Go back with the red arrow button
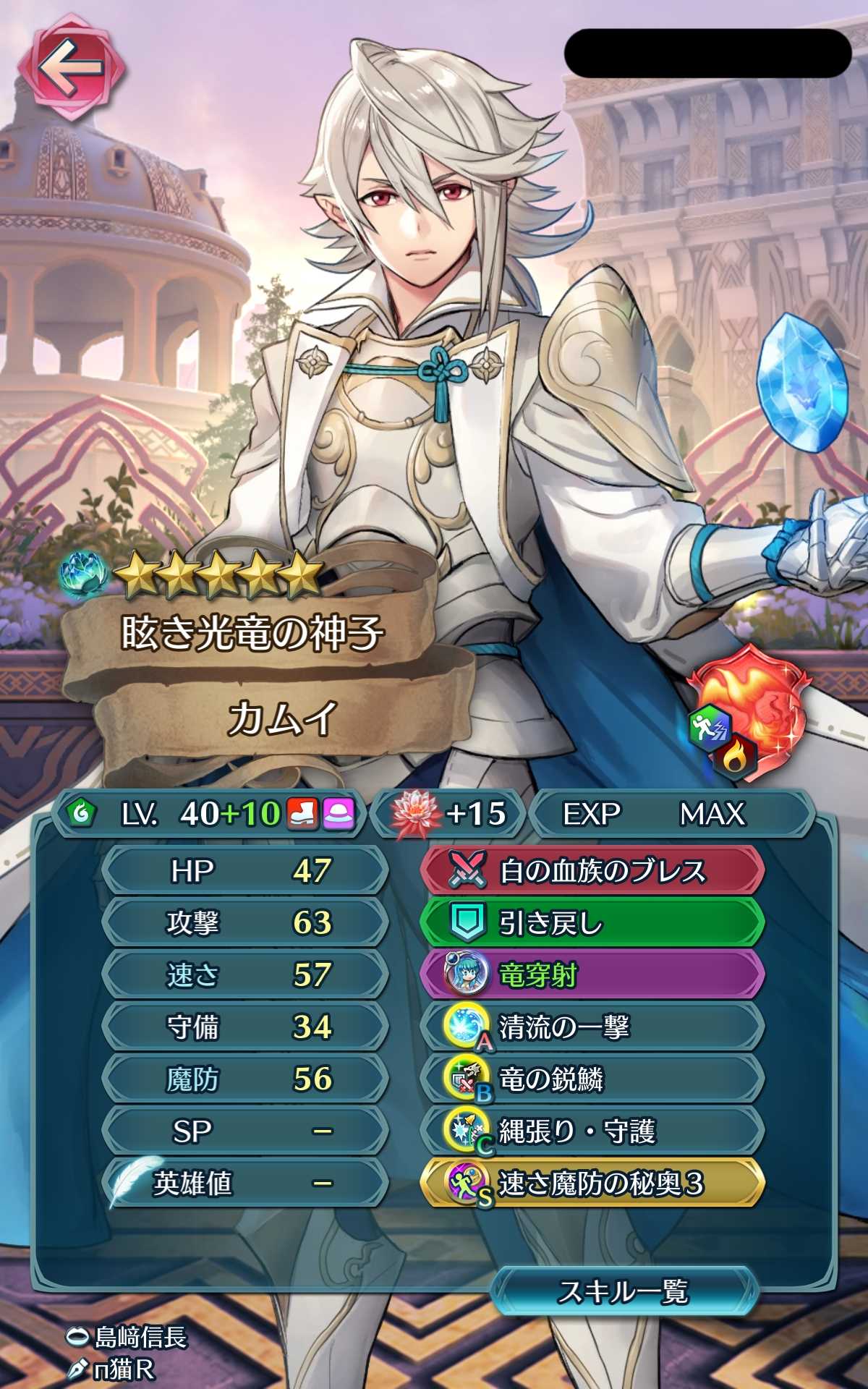Image resolution: width=868 pixels, height=1389 pixels. (71, 70)
